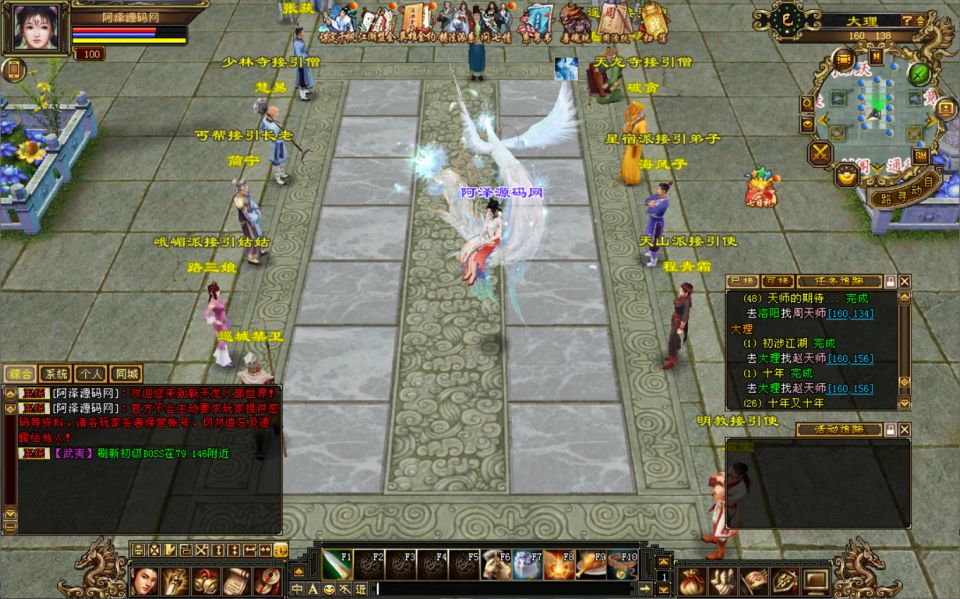Click the crossed swords button beside minimap
This screenshot has width=960, height=599.
point(821,153)
